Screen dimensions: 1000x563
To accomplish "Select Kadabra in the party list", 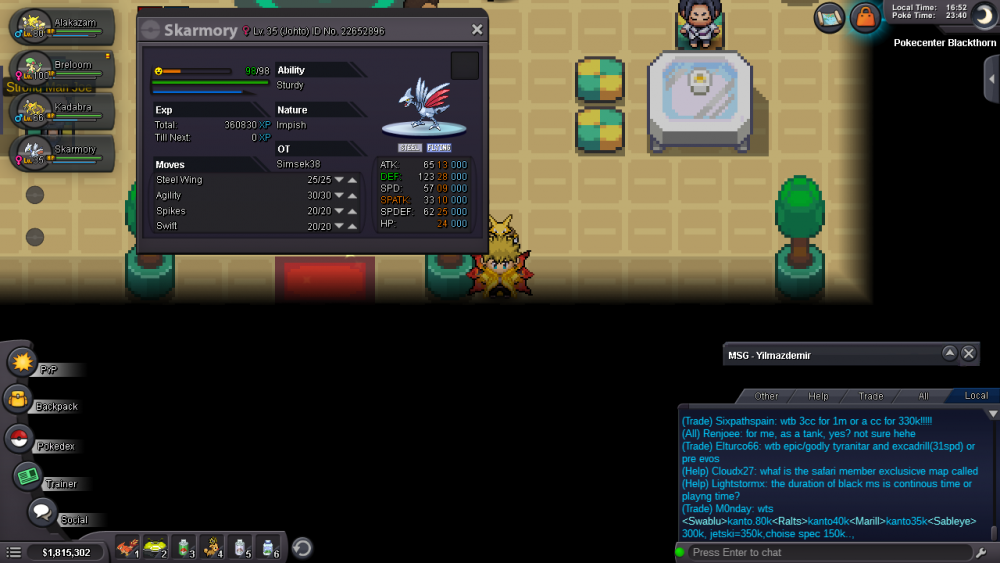I will pyautogui.click(x=56, y=112).
